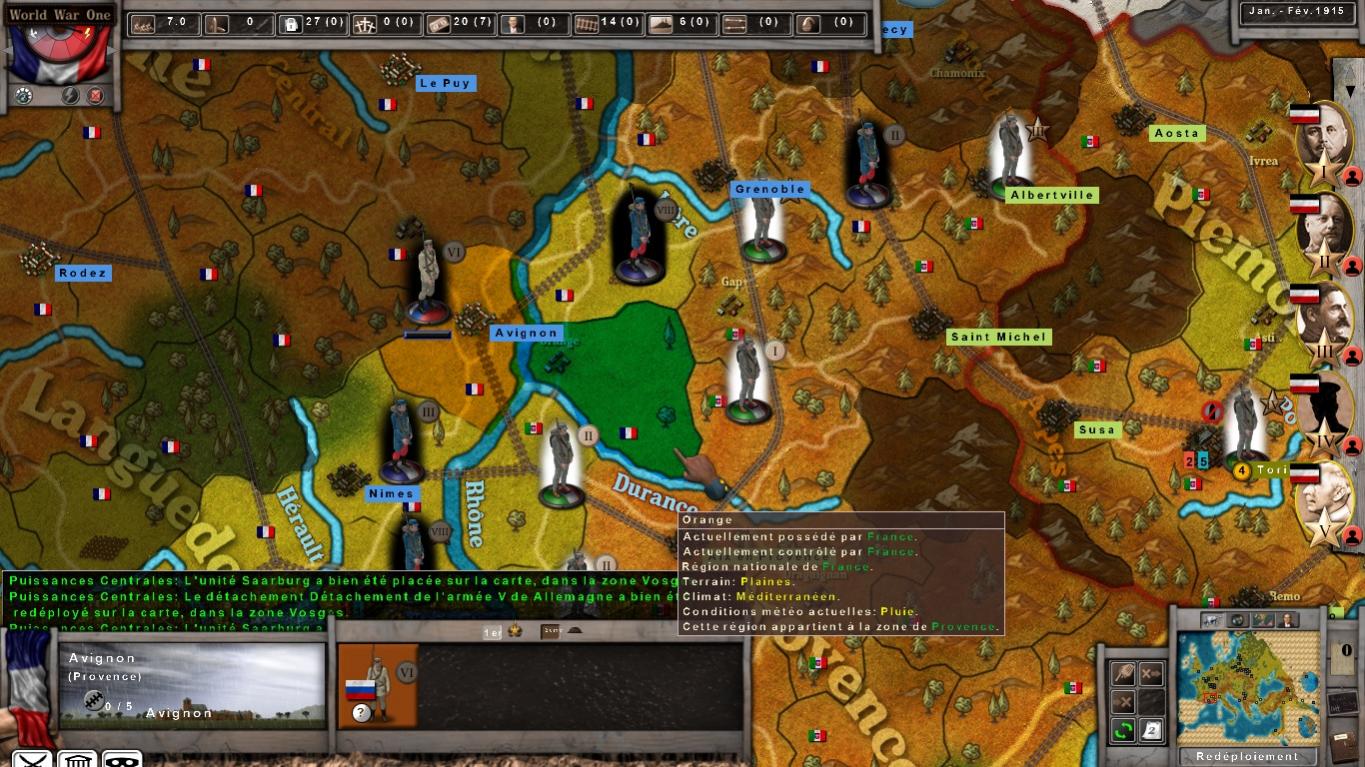Select the Russian unit VI card
Image resolution: width=1365 pixels, height=767 pixels.
[378, 685]
